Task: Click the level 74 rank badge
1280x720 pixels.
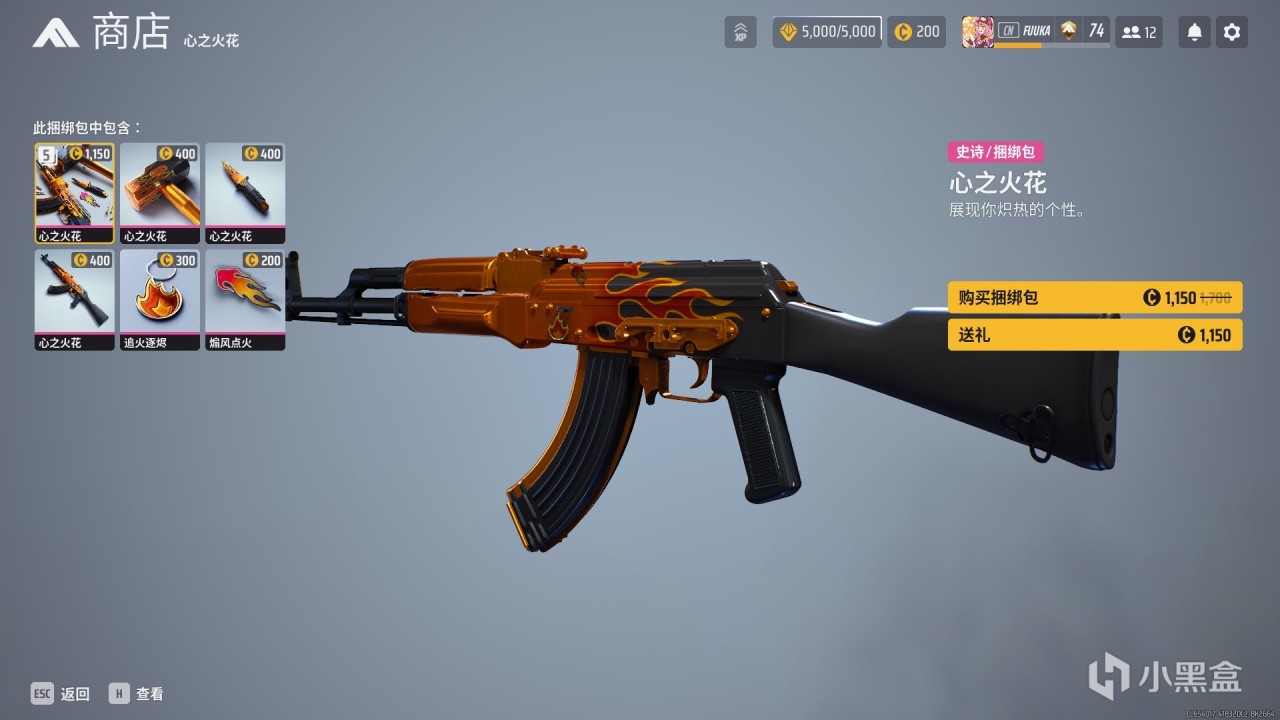Action: 1084,31
